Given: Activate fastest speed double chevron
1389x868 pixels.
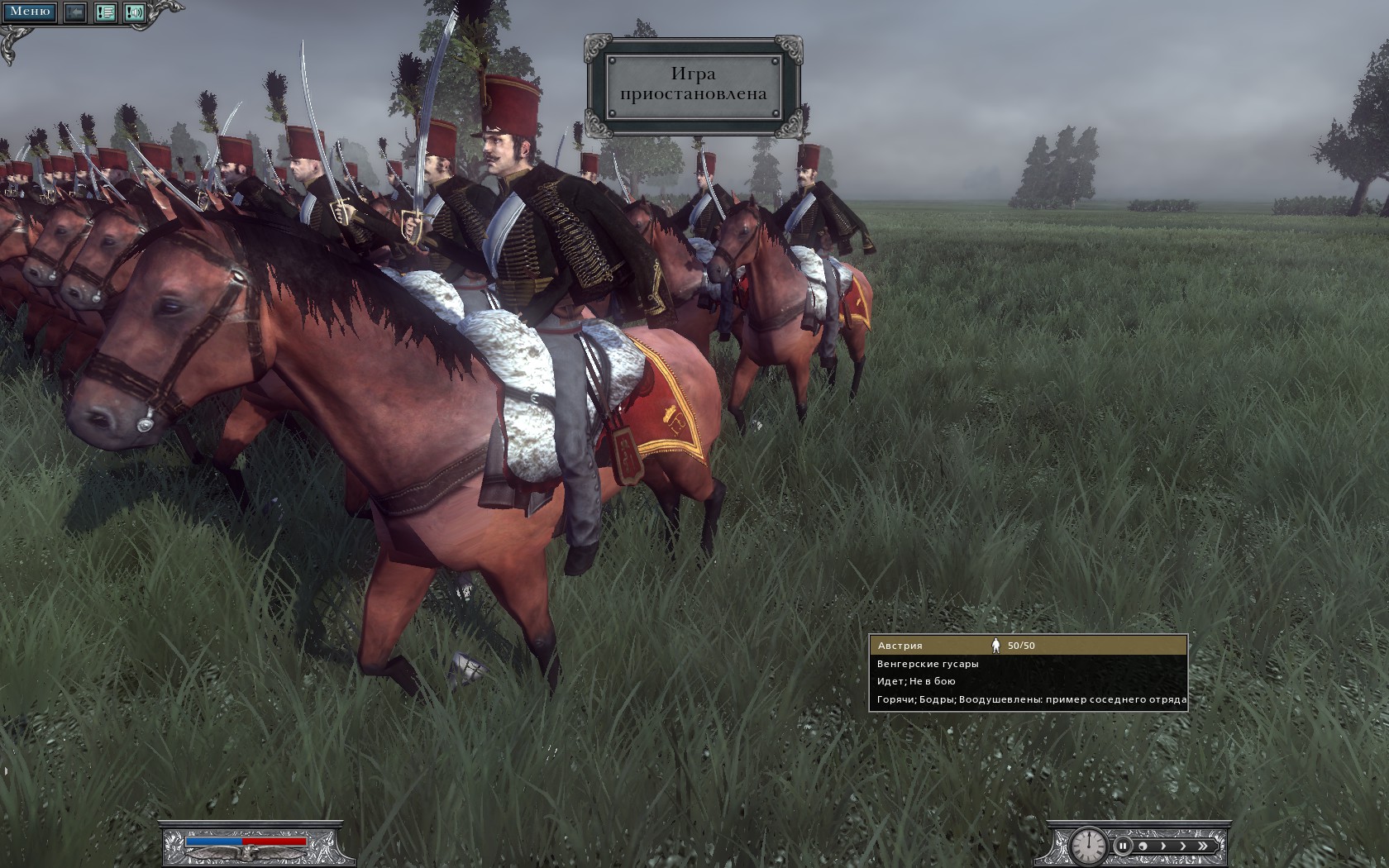Looking at the screenshot, I should coord(1203,846).
